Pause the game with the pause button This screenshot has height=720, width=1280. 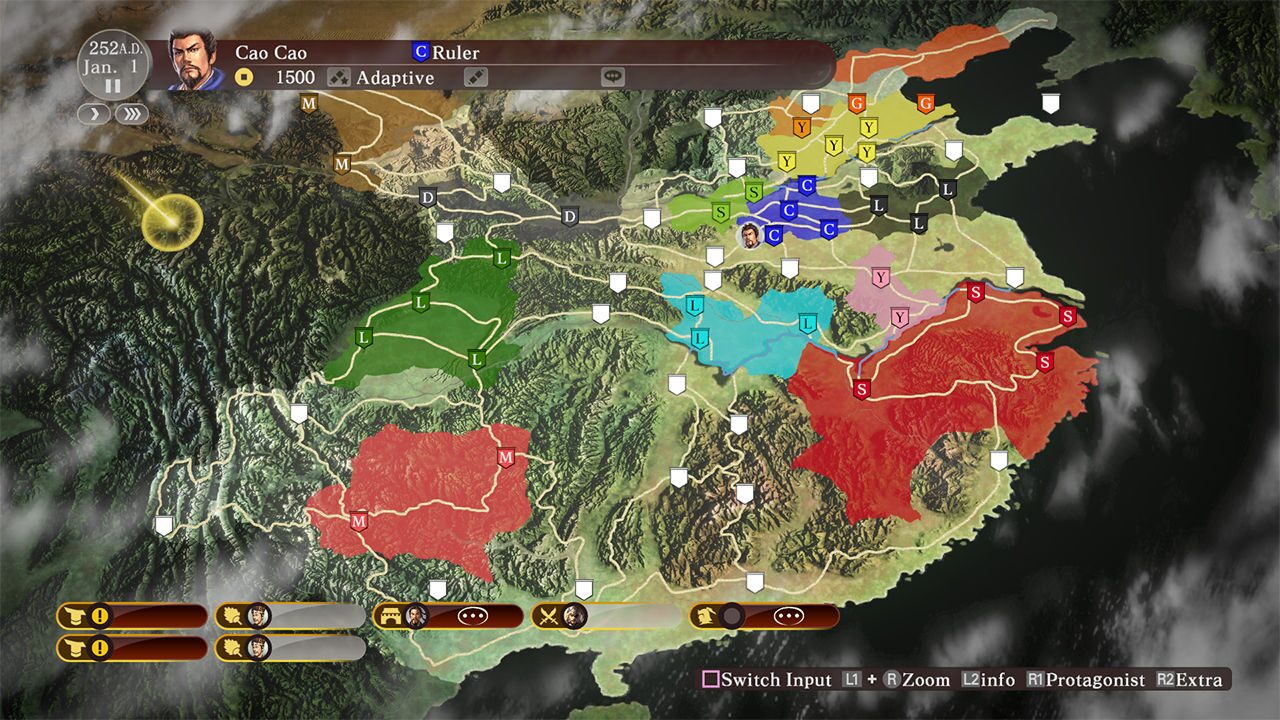pyautogui.click(x=112, y=87)
